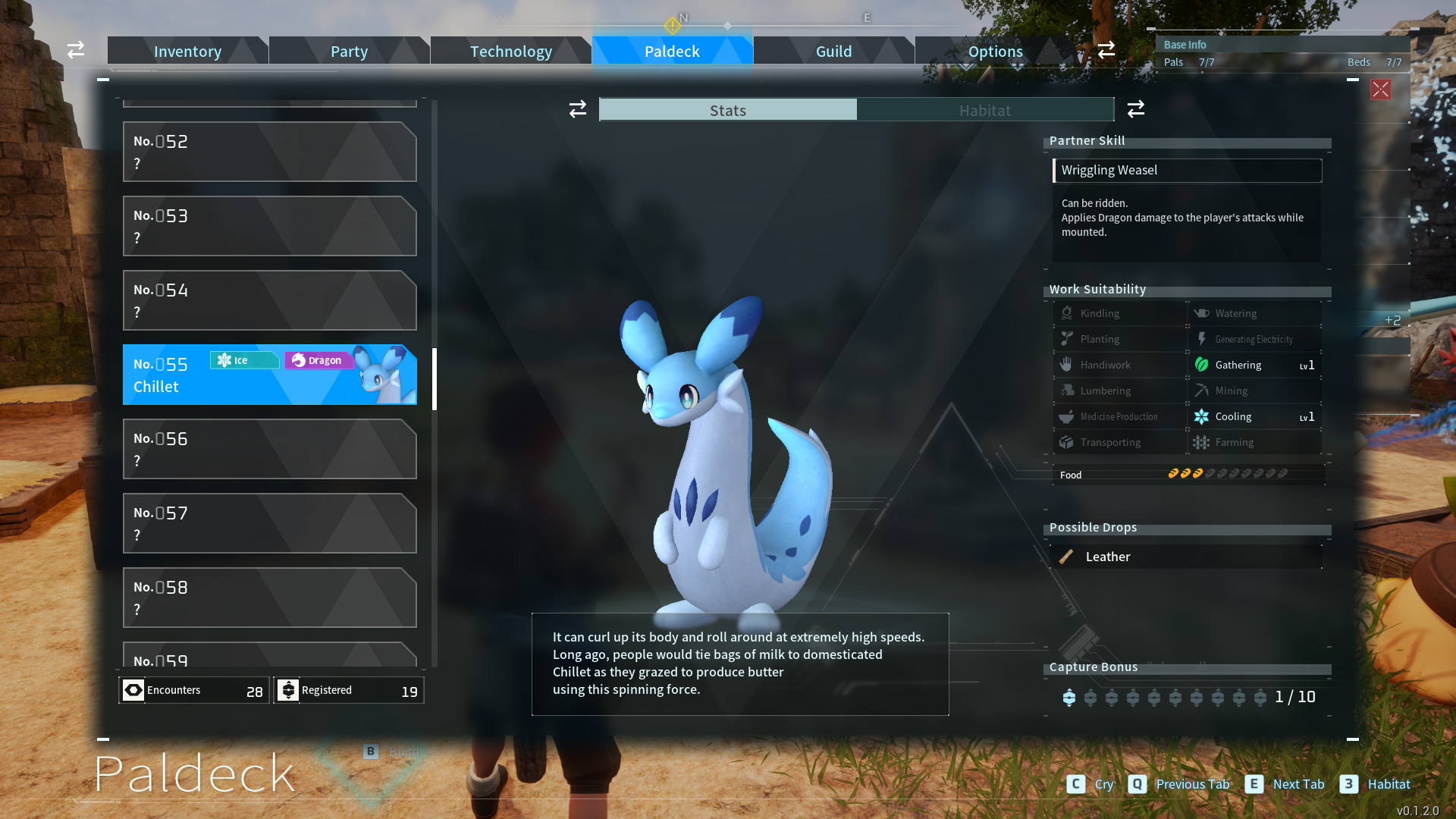Switch to the Habitat tab
The image size is (1456, 819).
pos(984,110)
